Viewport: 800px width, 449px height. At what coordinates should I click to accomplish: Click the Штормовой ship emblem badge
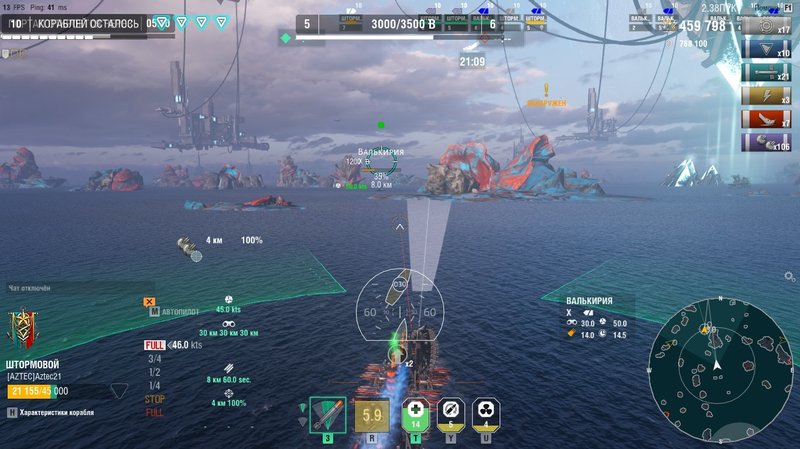[x=22, y=328]
